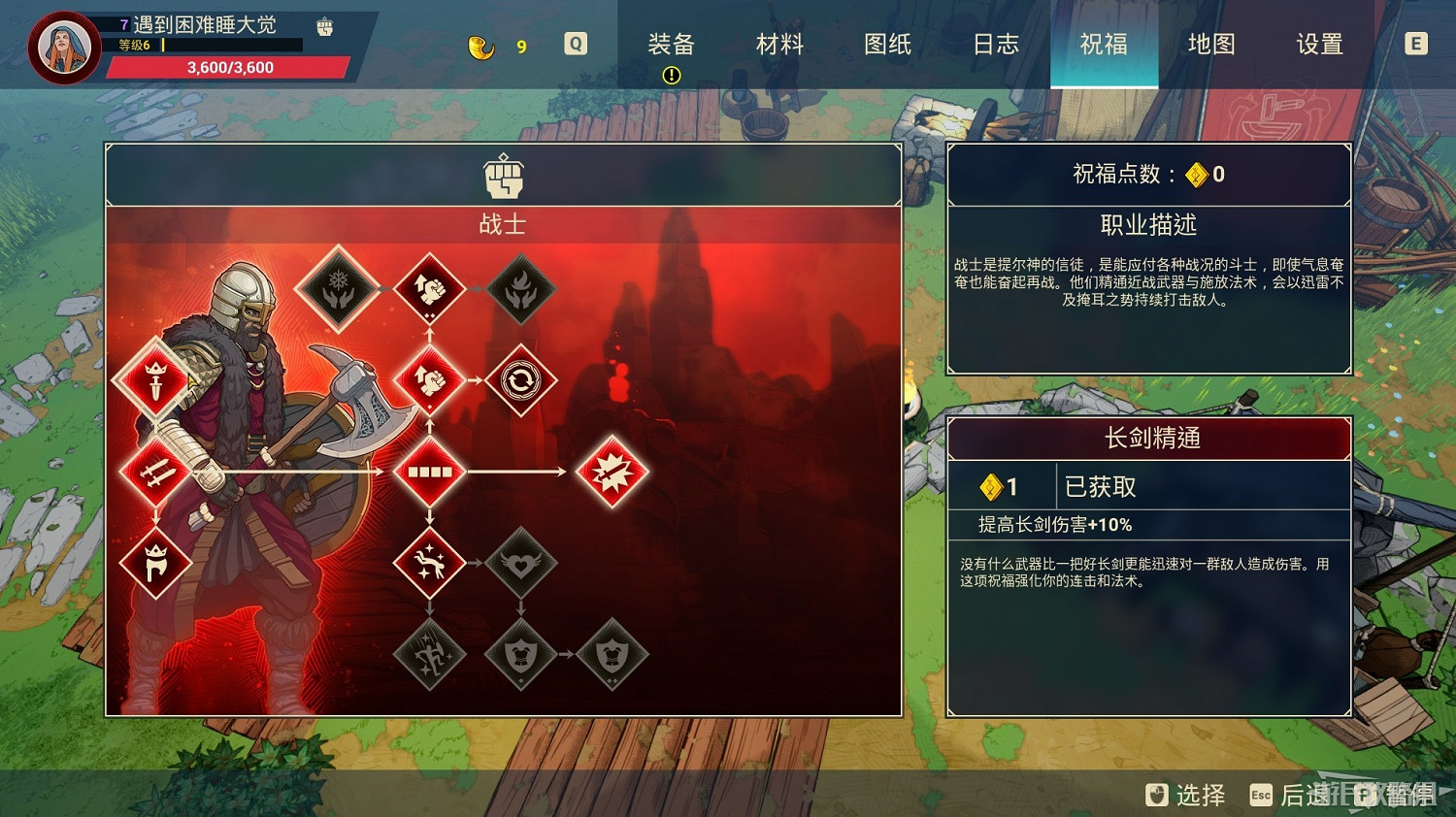The width and height of the screenshot is (1456, 817).
Task: Click the warning icon below the 装备 tab
Action: (x=672, y=74)
